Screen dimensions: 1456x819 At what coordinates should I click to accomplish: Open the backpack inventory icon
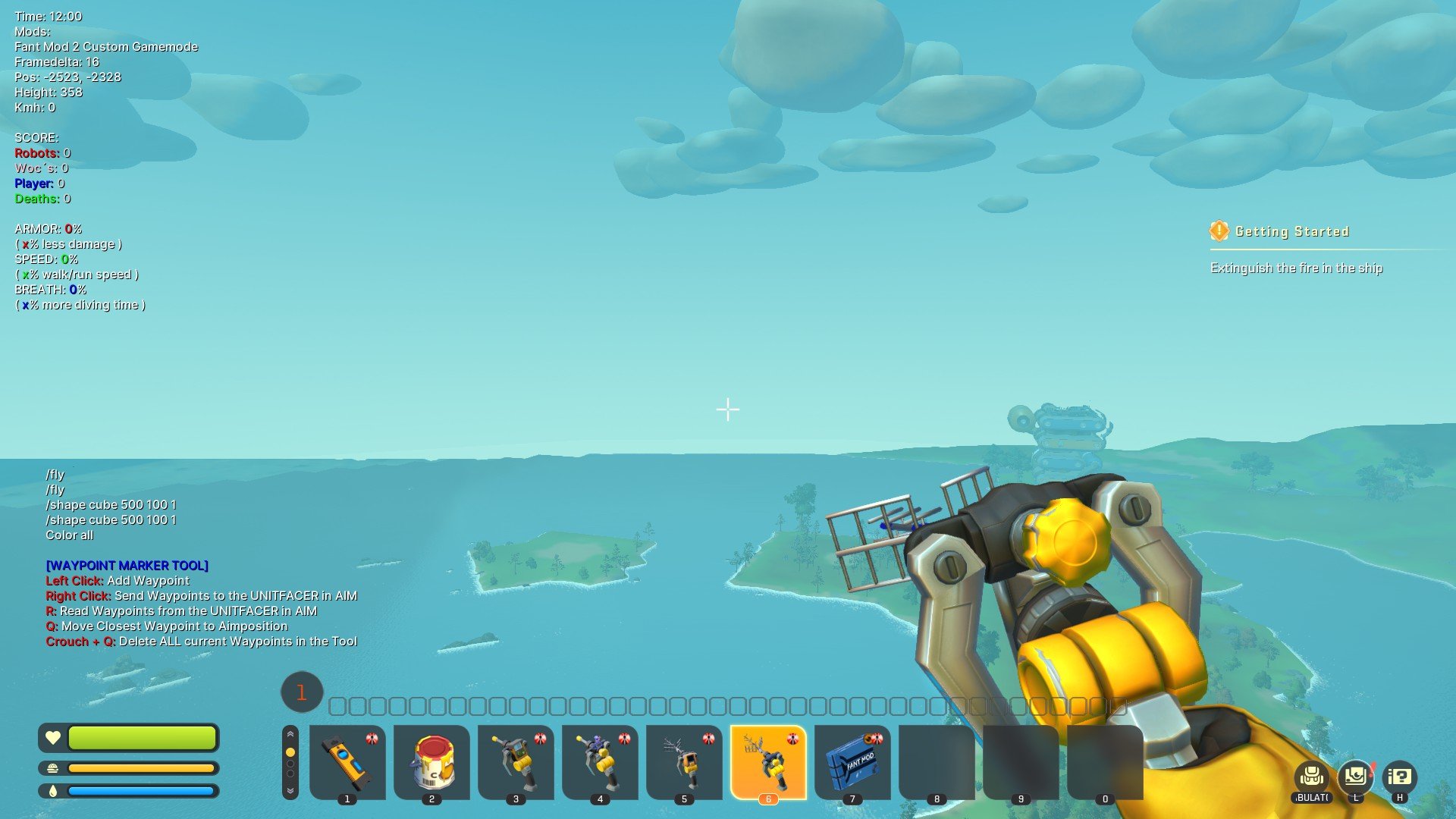coord(1312,777)
